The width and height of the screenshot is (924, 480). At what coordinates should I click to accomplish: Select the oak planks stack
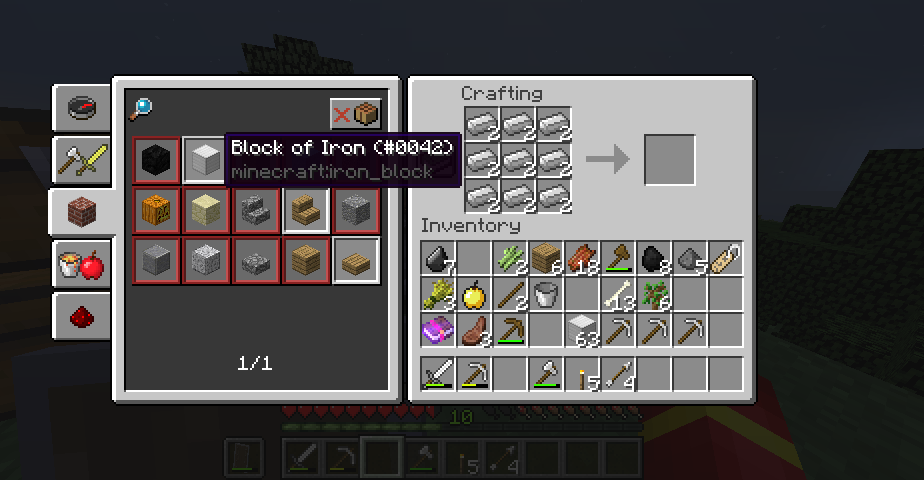click(x=546, y=258)
